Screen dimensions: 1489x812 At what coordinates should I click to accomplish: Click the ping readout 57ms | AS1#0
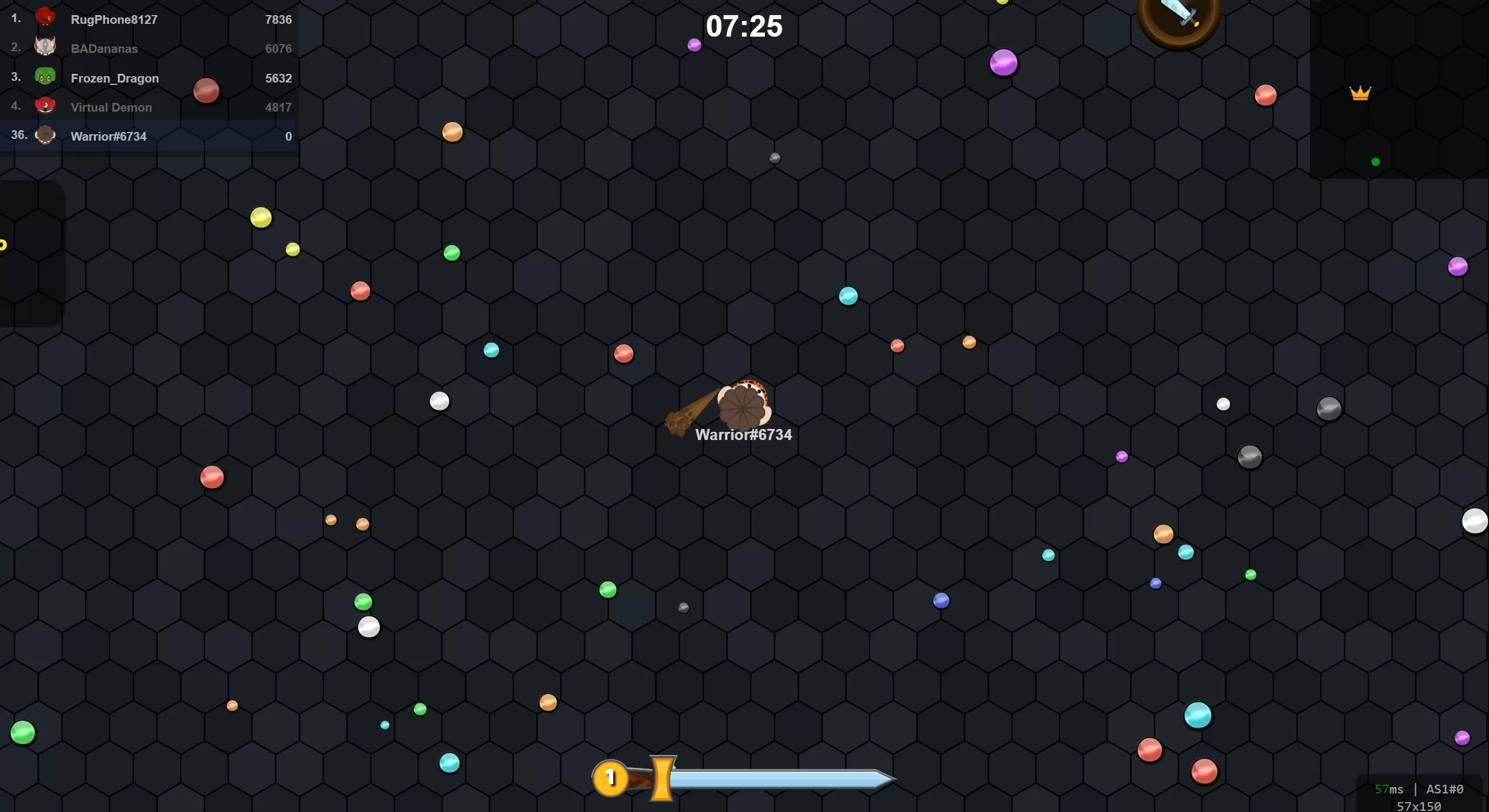[1419, 789]
